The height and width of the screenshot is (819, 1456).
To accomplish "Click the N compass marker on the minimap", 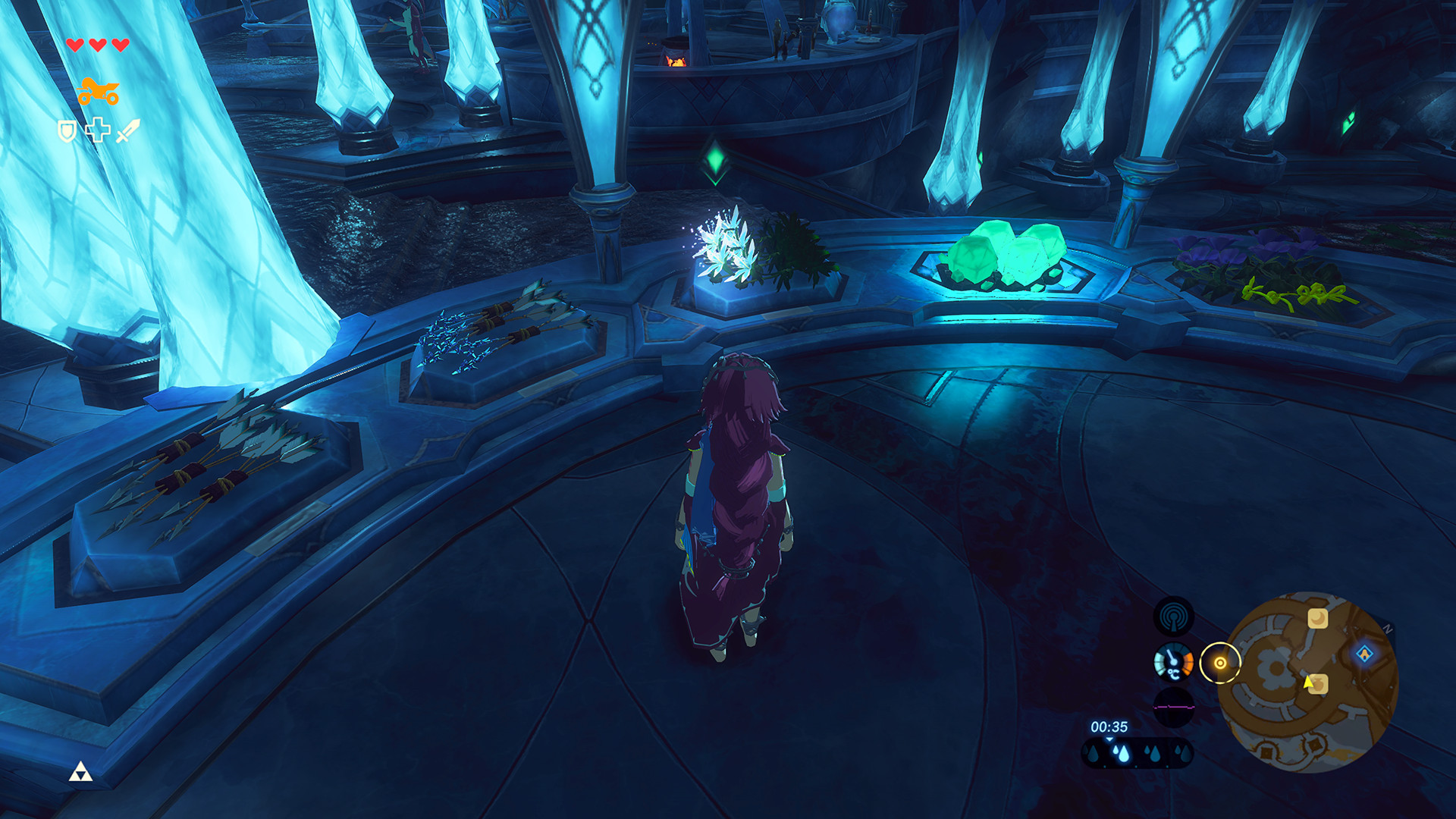I will click(x=1388, y=627).
